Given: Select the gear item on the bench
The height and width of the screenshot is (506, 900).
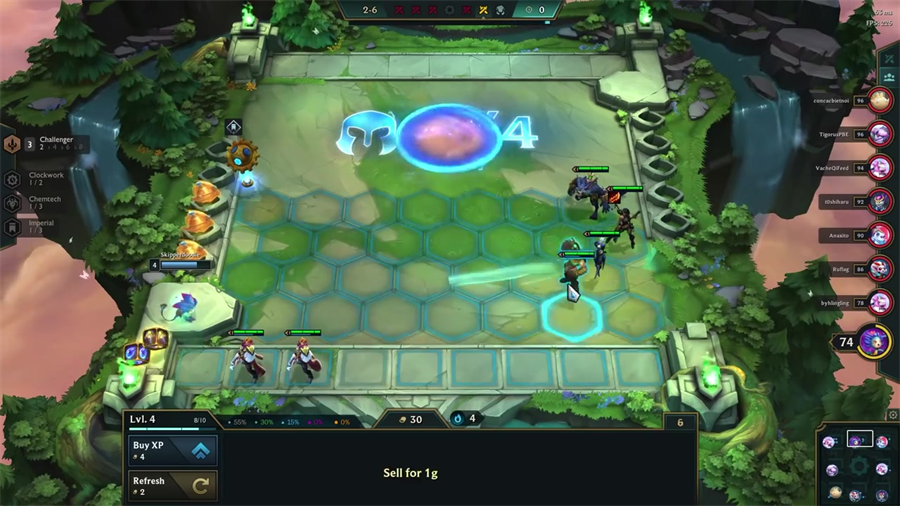Looking at the screenshot, I should [241, 155].
